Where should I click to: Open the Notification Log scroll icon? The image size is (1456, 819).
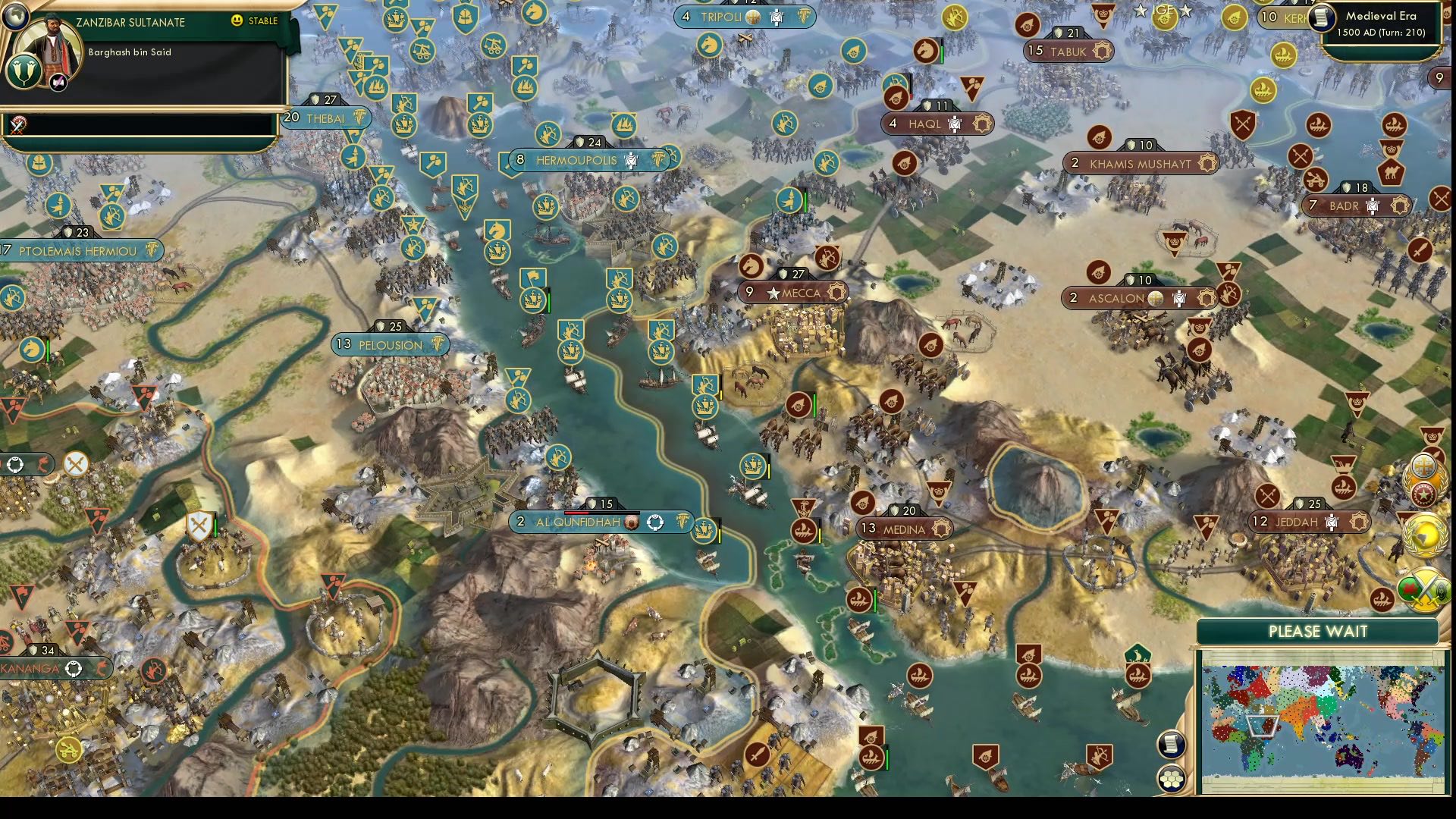pos(1171,745)
